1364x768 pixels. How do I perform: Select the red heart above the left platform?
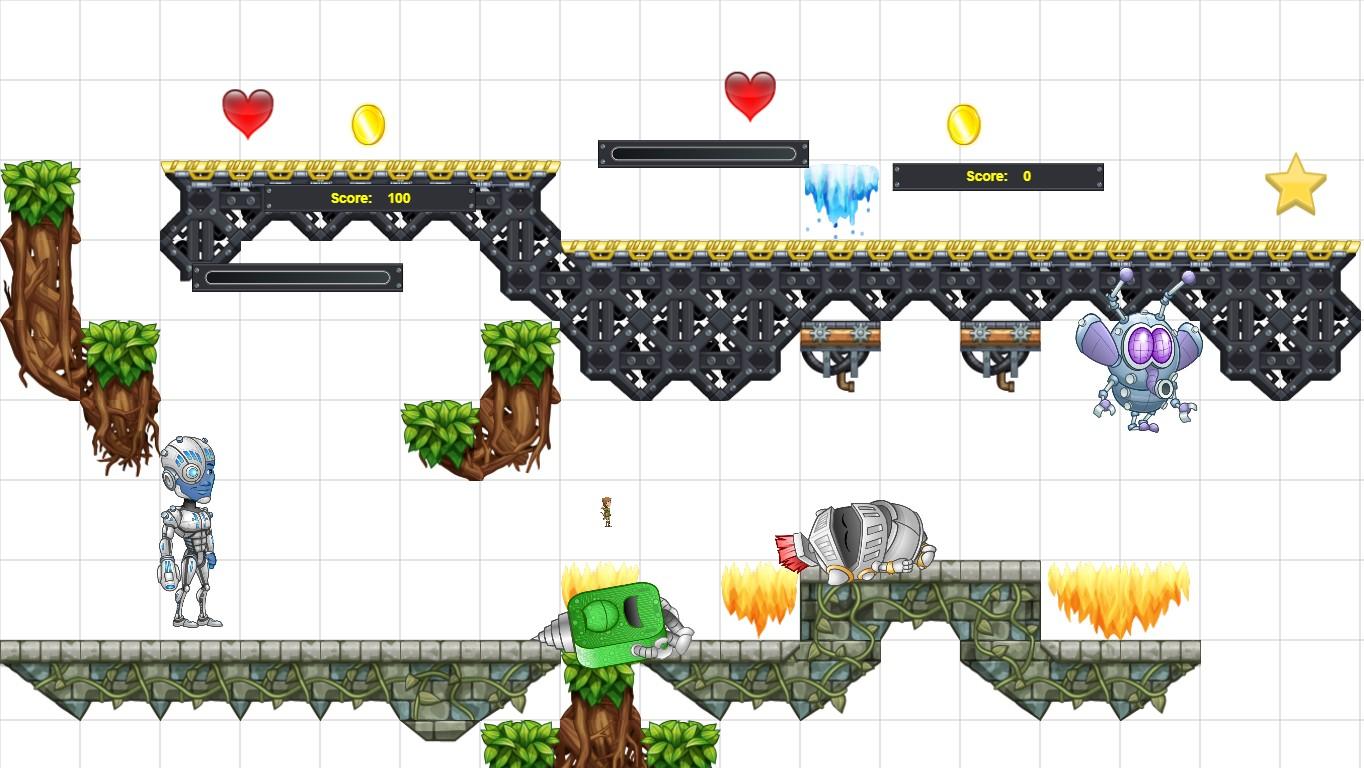coord(247,112)
